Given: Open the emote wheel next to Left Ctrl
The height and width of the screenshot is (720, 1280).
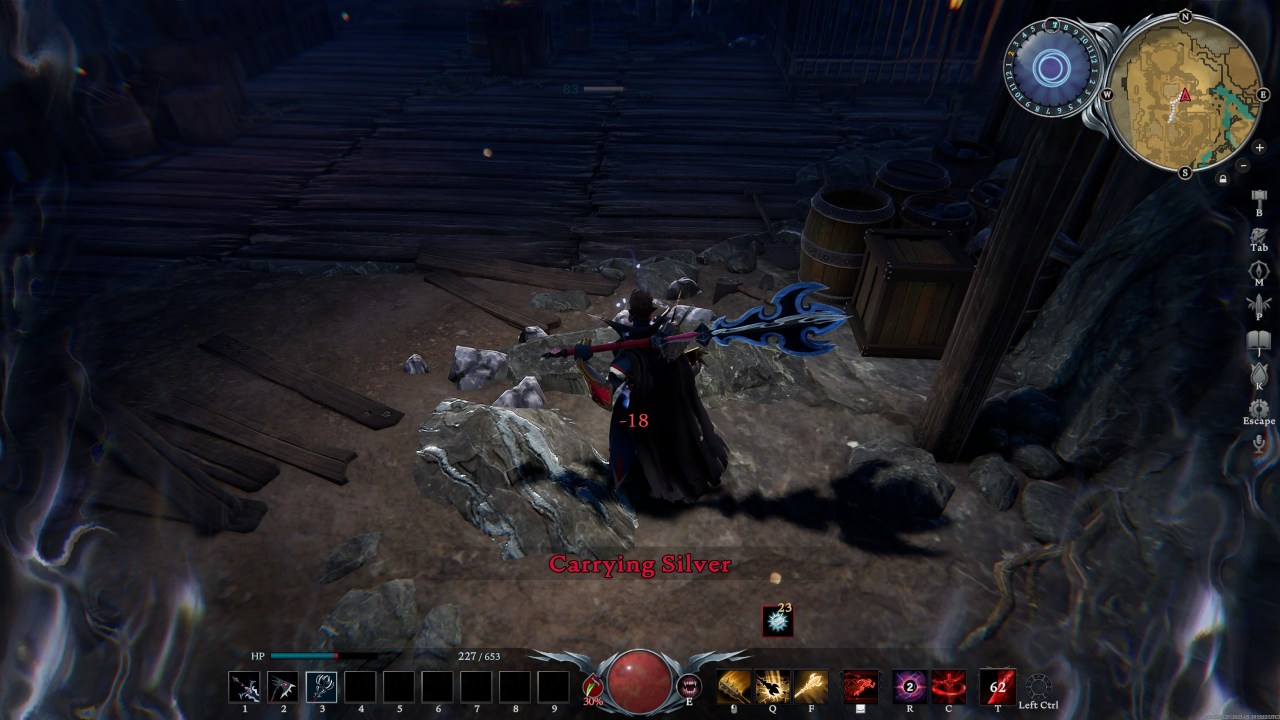Looking at the screenshot, I should pyautogui.click(x=1038, y=686).
